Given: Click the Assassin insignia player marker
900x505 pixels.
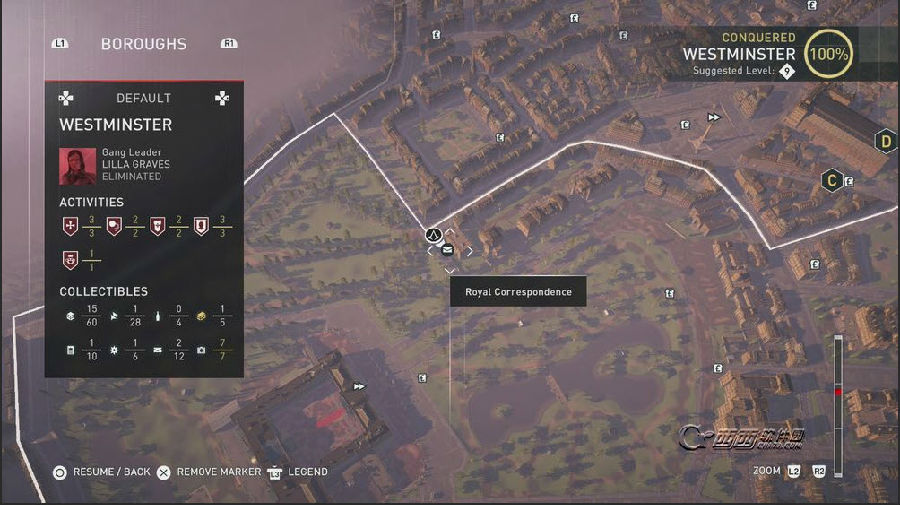Looking at the screenshot, I should [435, 235].
